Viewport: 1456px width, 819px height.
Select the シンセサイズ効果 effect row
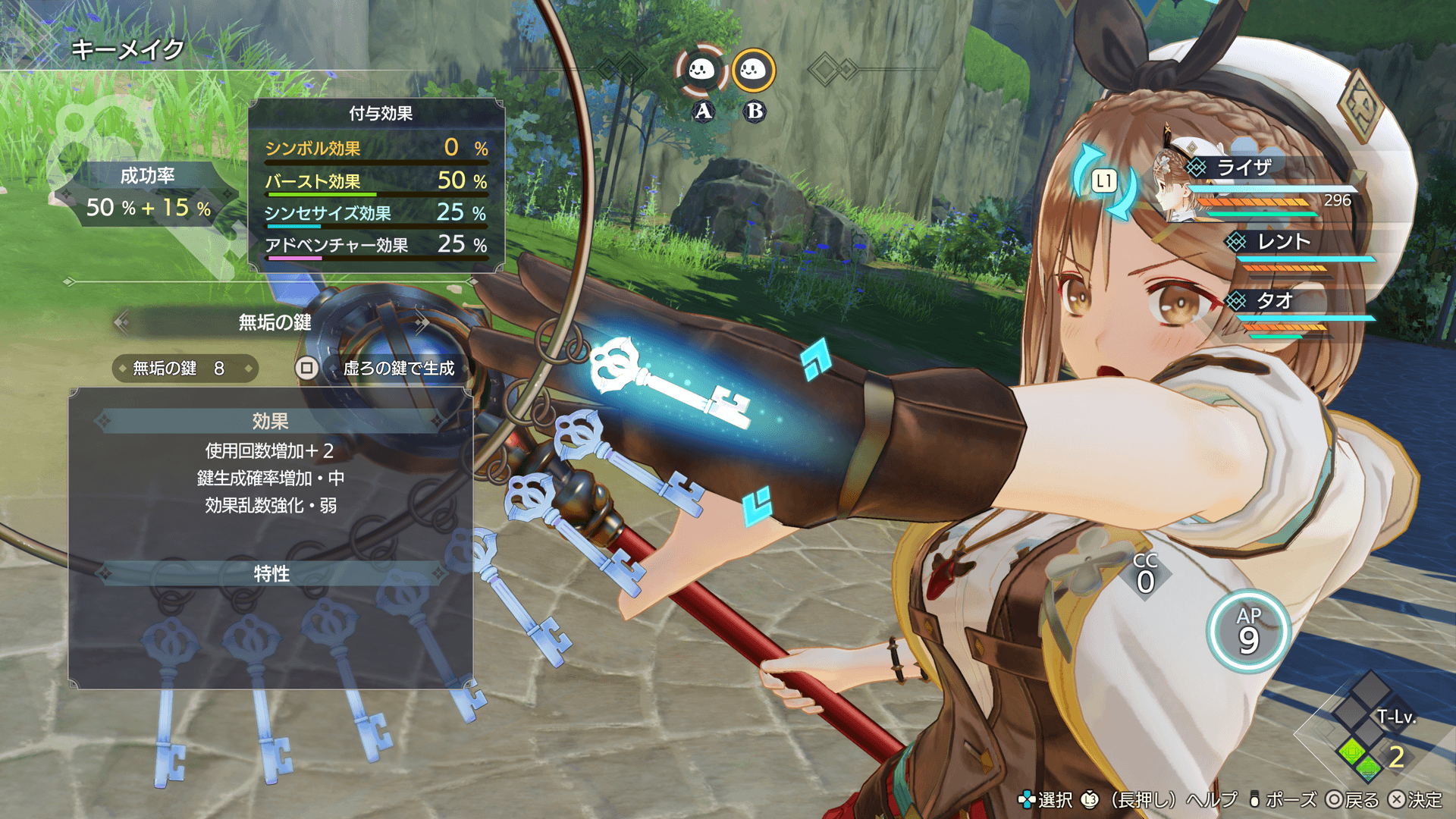point(376,214)
